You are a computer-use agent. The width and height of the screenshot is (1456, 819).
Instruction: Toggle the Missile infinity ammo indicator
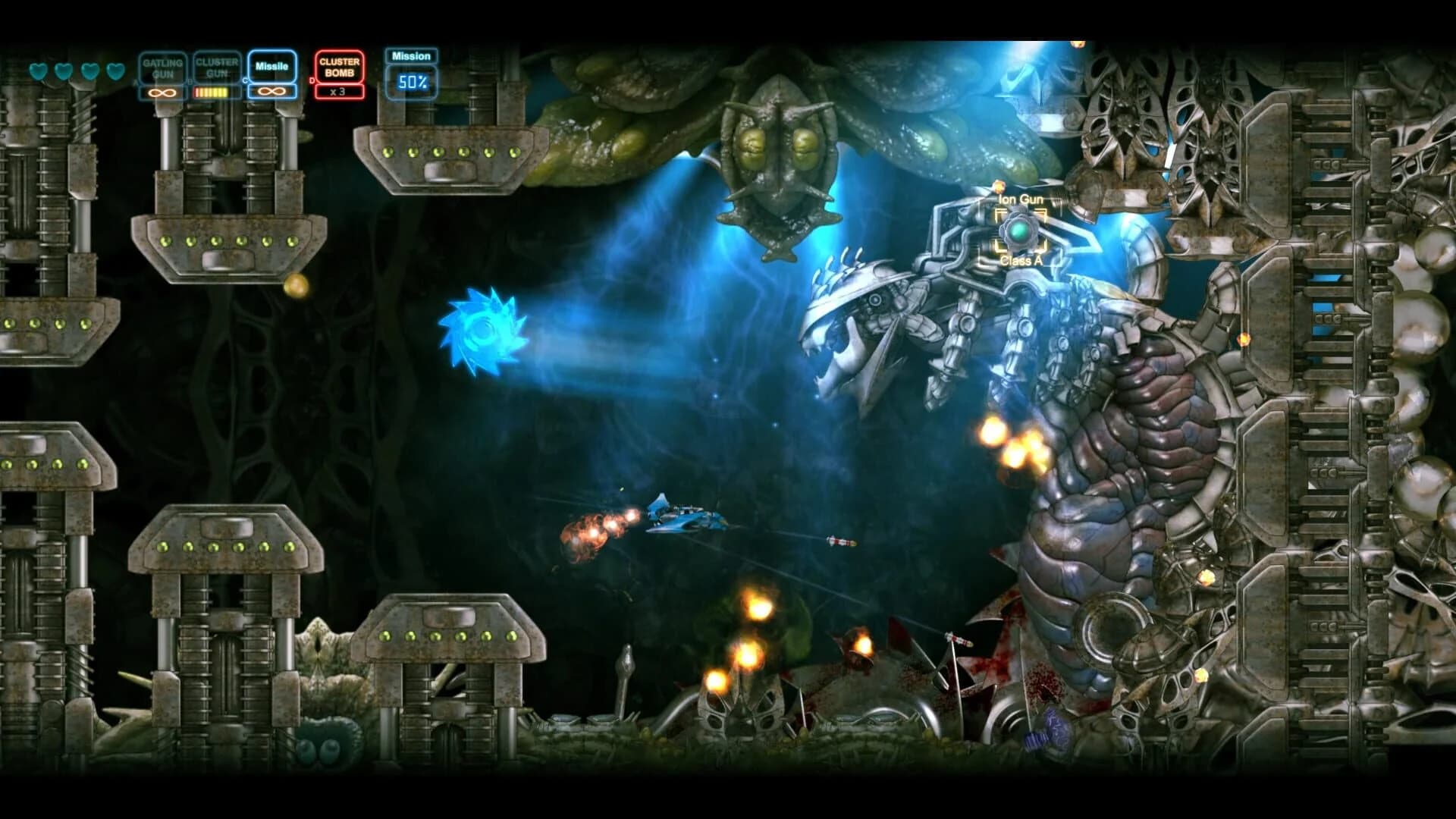(271, 93)
